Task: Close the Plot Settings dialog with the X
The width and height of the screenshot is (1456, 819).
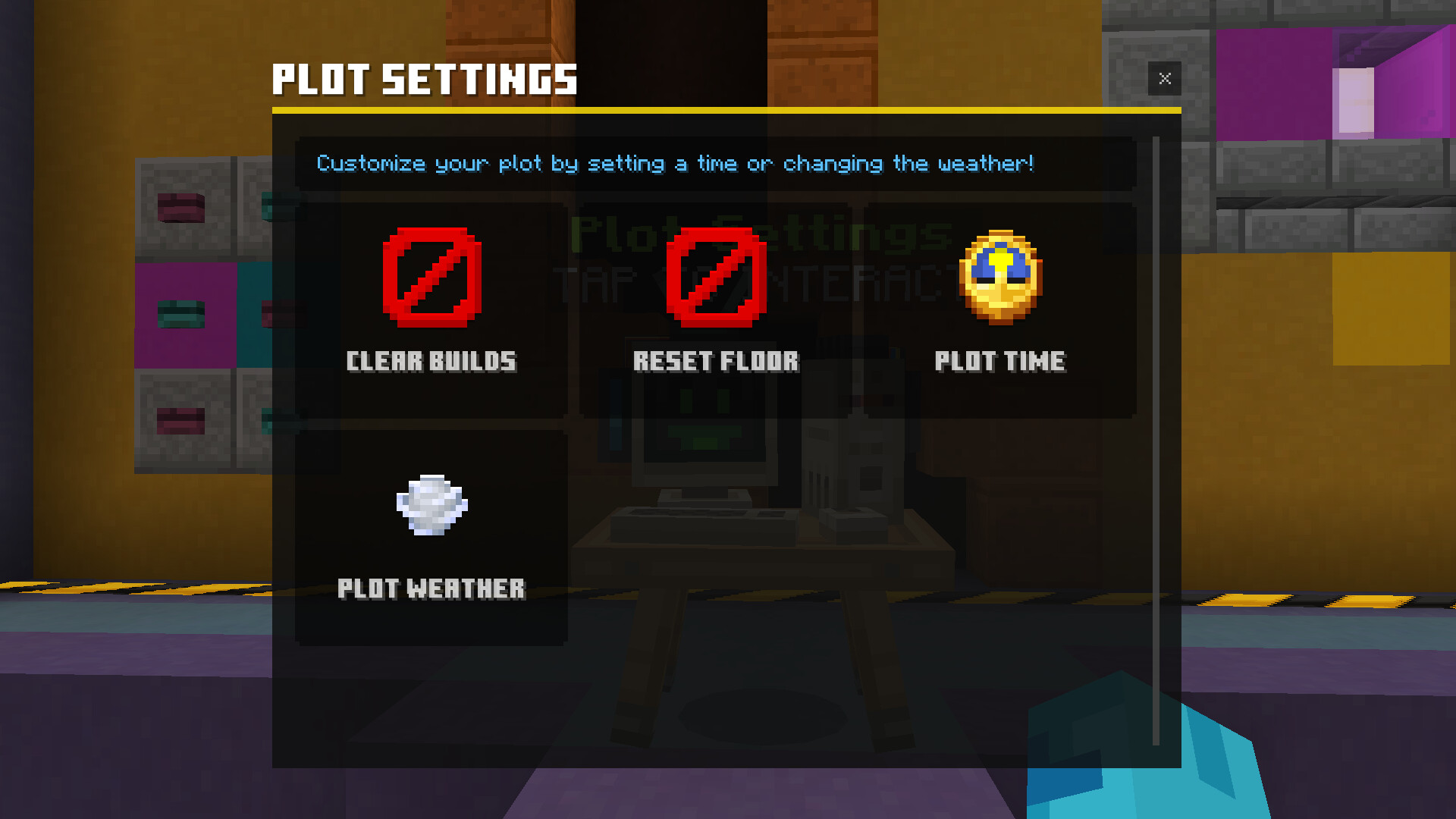Action: [x=1165, y=78]
